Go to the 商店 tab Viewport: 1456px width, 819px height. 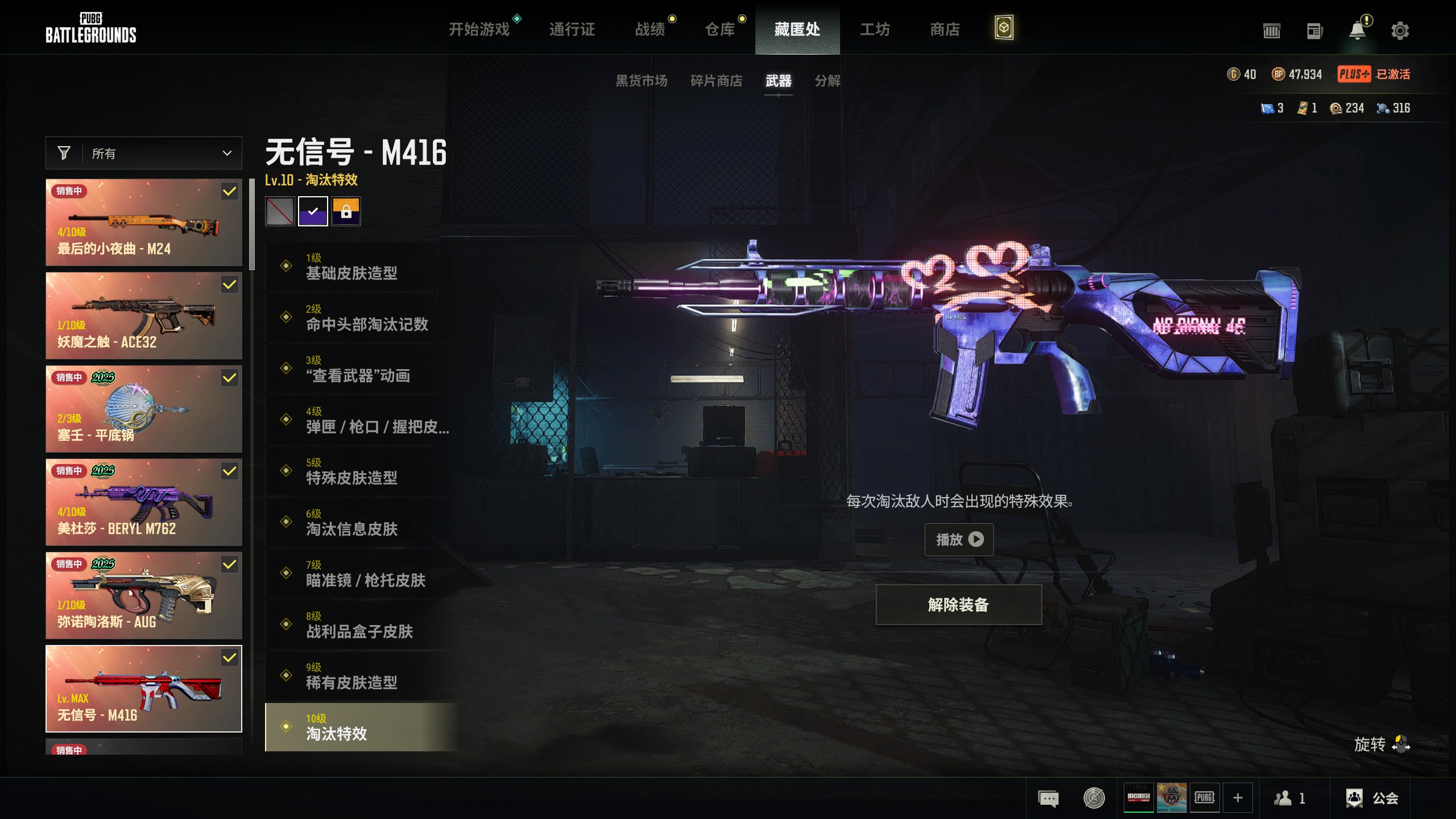(x=944, y=29)
